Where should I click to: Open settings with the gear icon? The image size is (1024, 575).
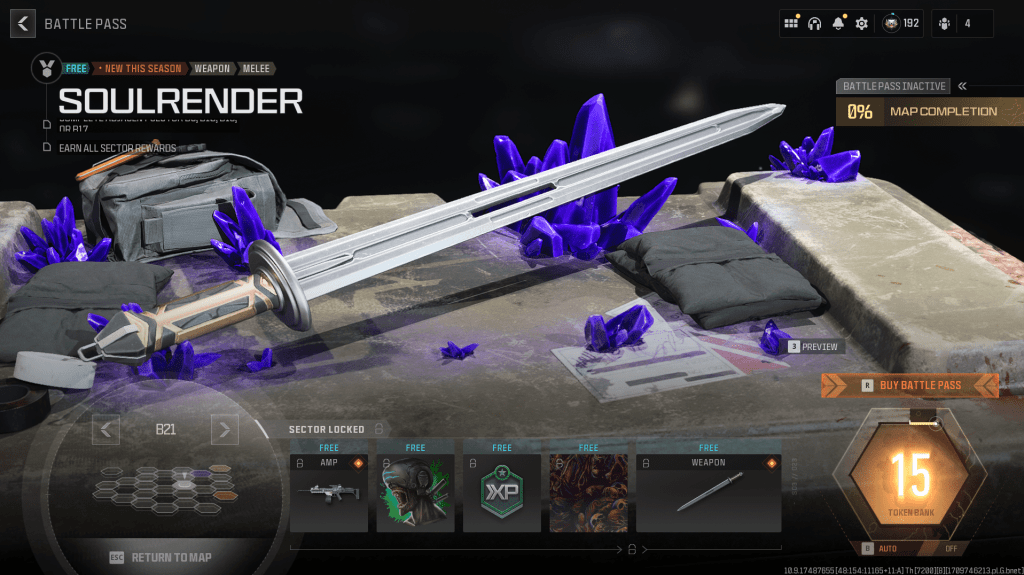coord(862,23)
